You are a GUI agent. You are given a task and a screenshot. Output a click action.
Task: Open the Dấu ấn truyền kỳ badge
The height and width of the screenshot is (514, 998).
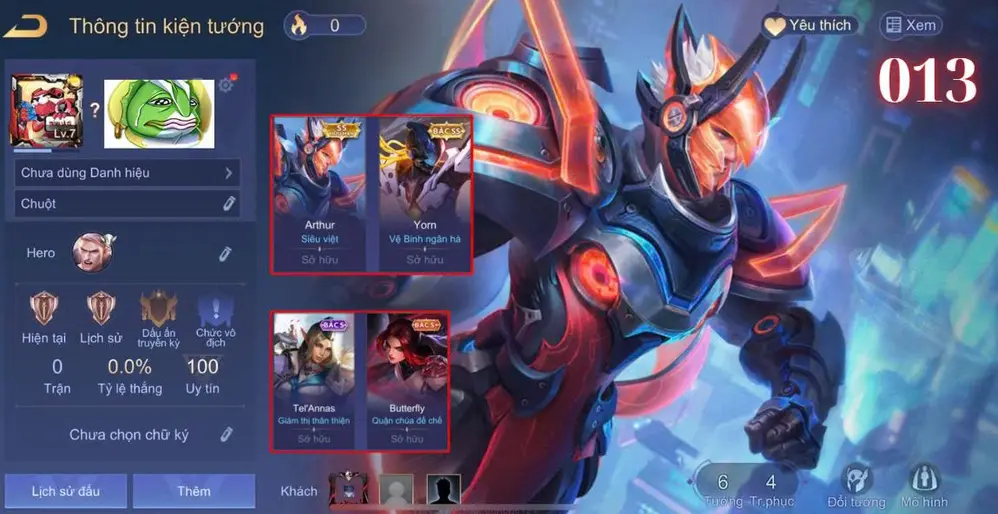coord(159,309)
